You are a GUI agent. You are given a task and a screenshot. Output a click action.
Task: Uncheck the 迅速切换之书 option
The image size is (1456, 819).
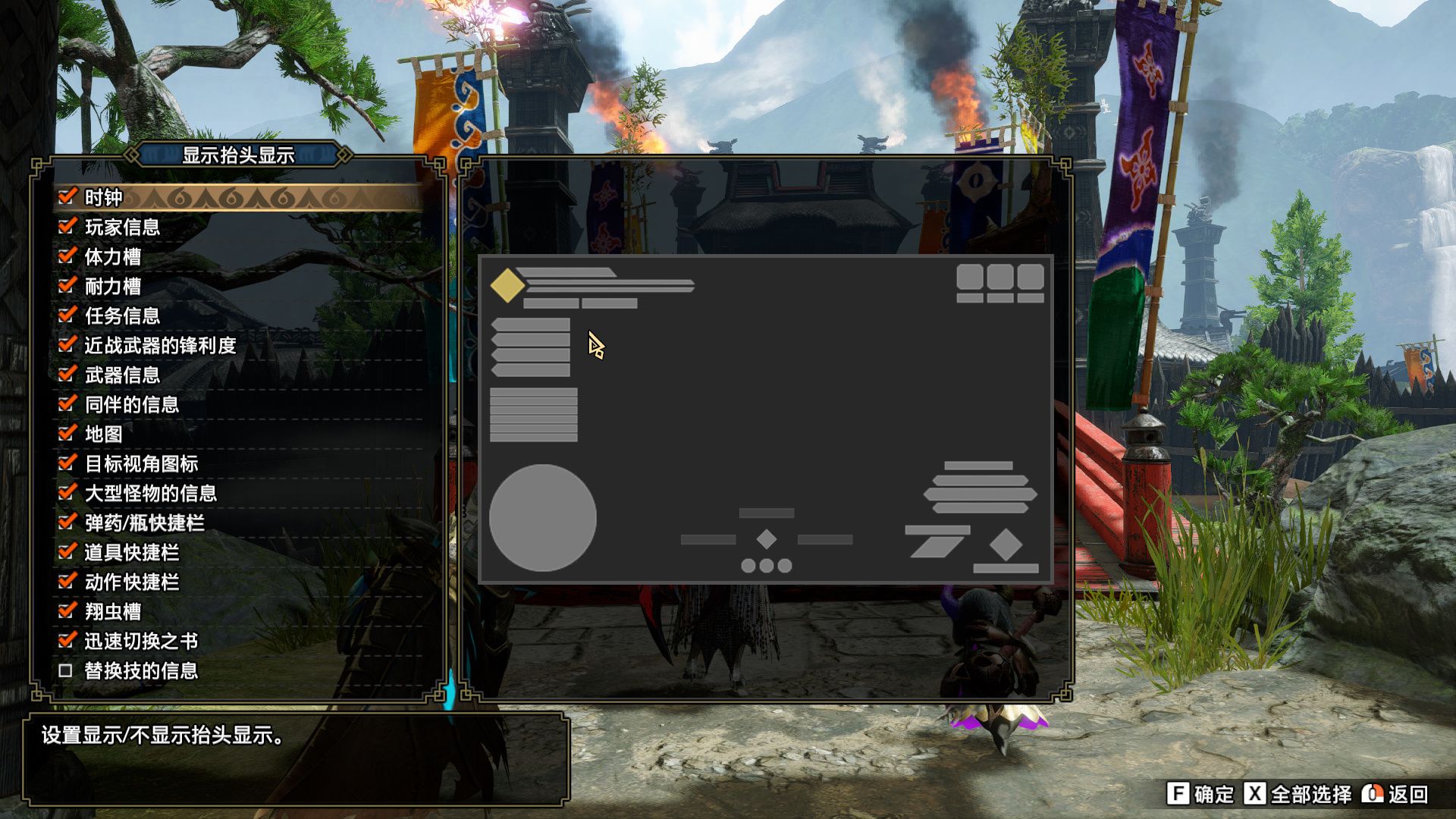pos(64,642)
